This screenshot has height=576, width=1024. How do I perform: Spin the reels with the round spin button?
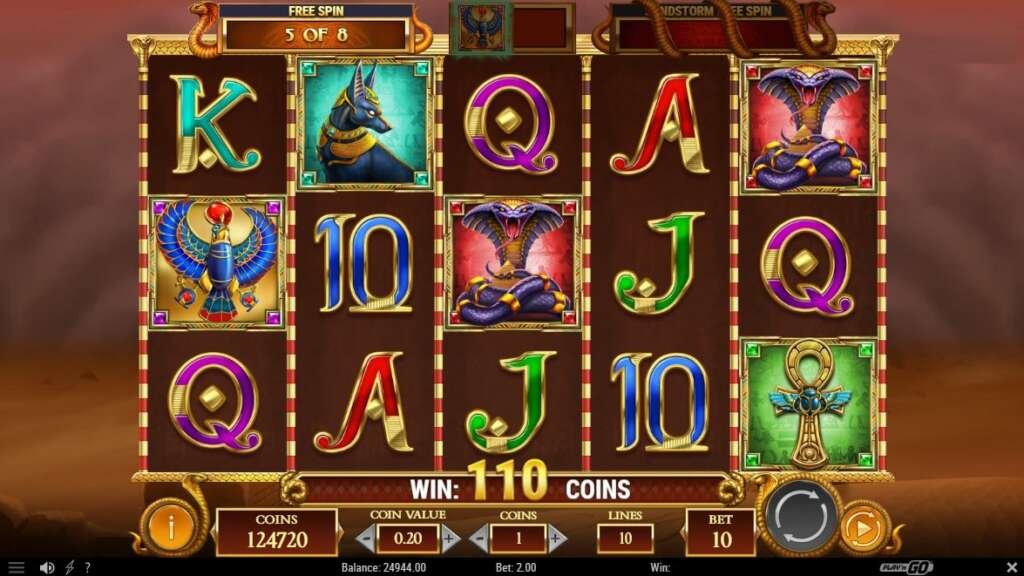800,517
